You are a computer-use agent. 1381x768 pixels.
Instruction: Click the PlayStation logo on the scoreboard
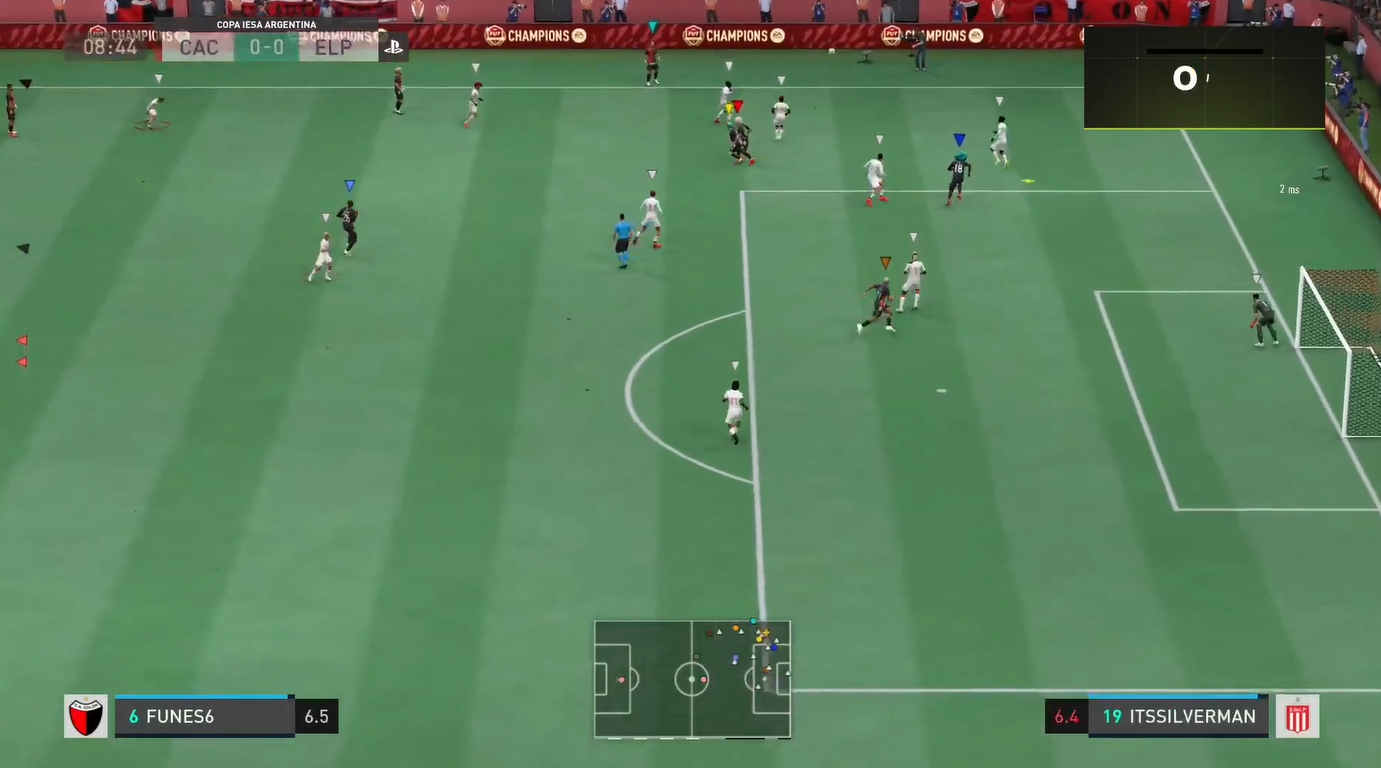(393, 47)
